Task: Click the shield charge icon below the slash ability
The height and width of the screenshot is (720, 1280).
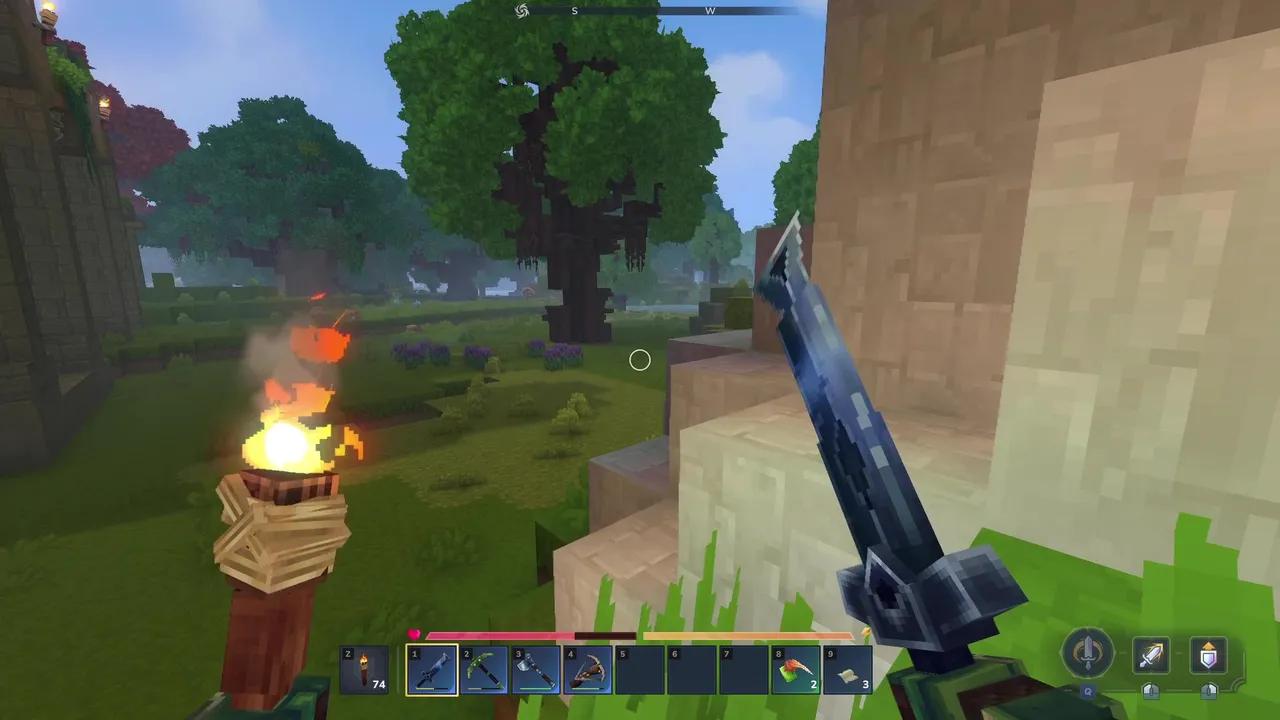Action: [1150, 692]
